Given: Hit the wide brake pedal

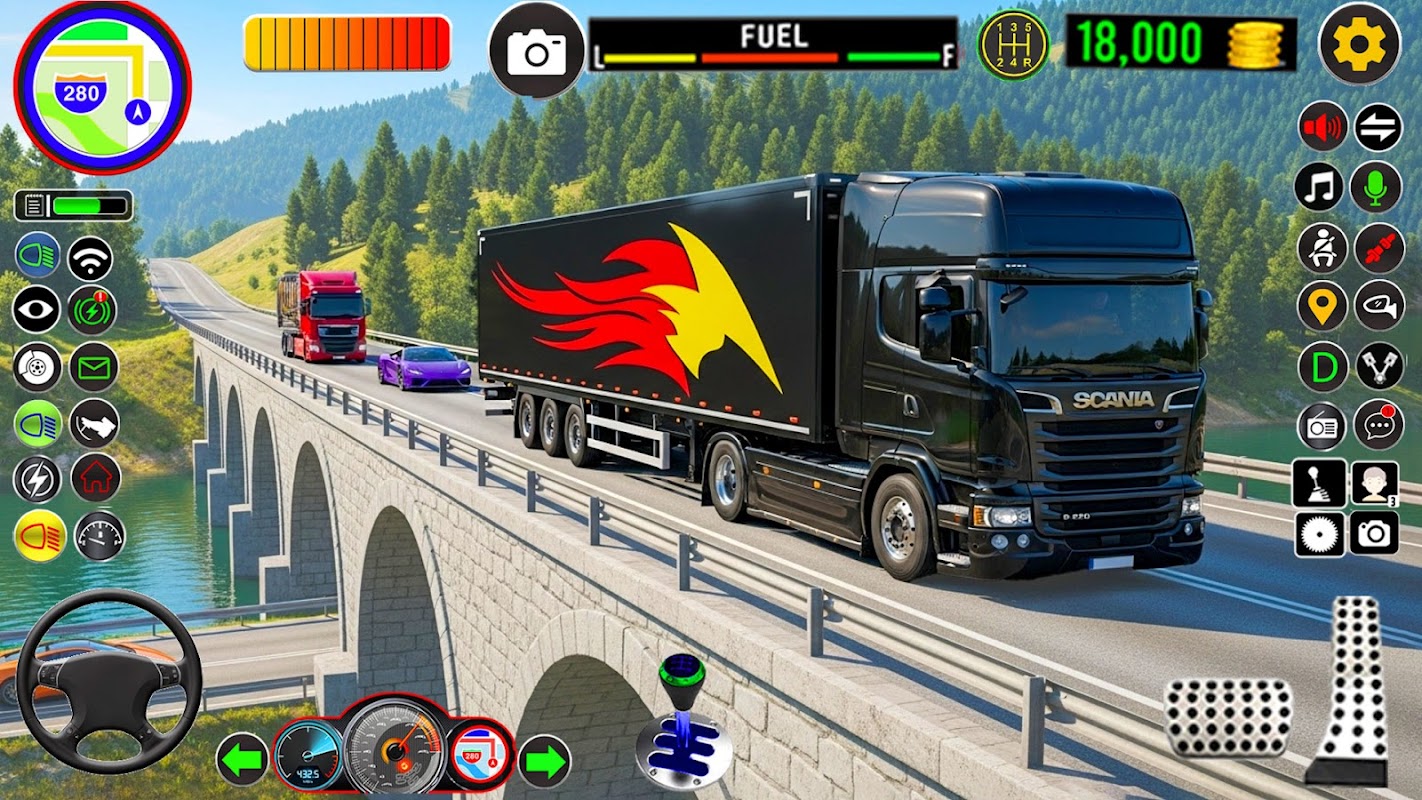Looking at the screenshot, I should click(x=1228, y=717).
